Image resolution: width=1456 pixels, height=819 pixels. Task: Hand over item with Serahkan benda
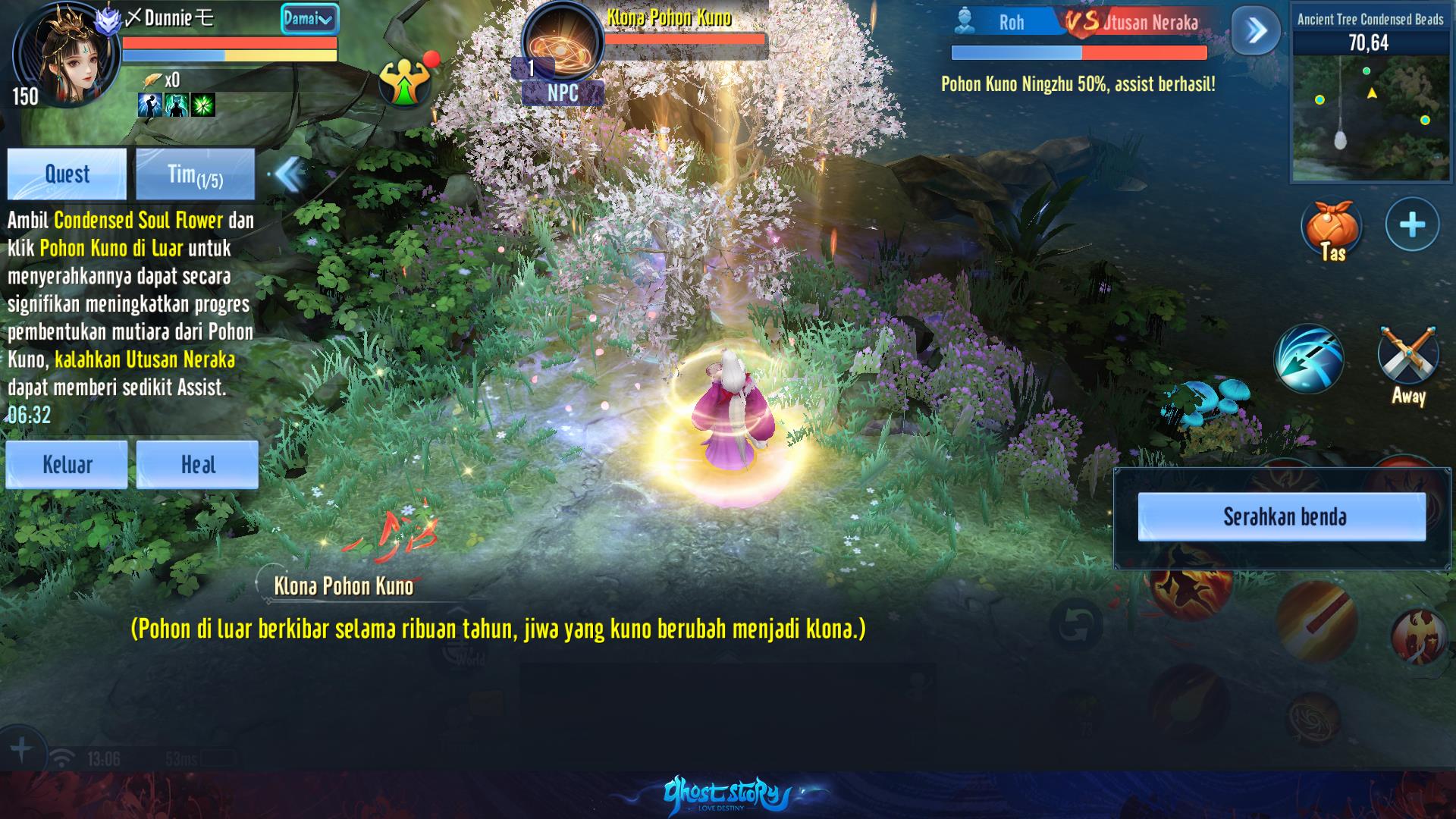[1282, 516]
